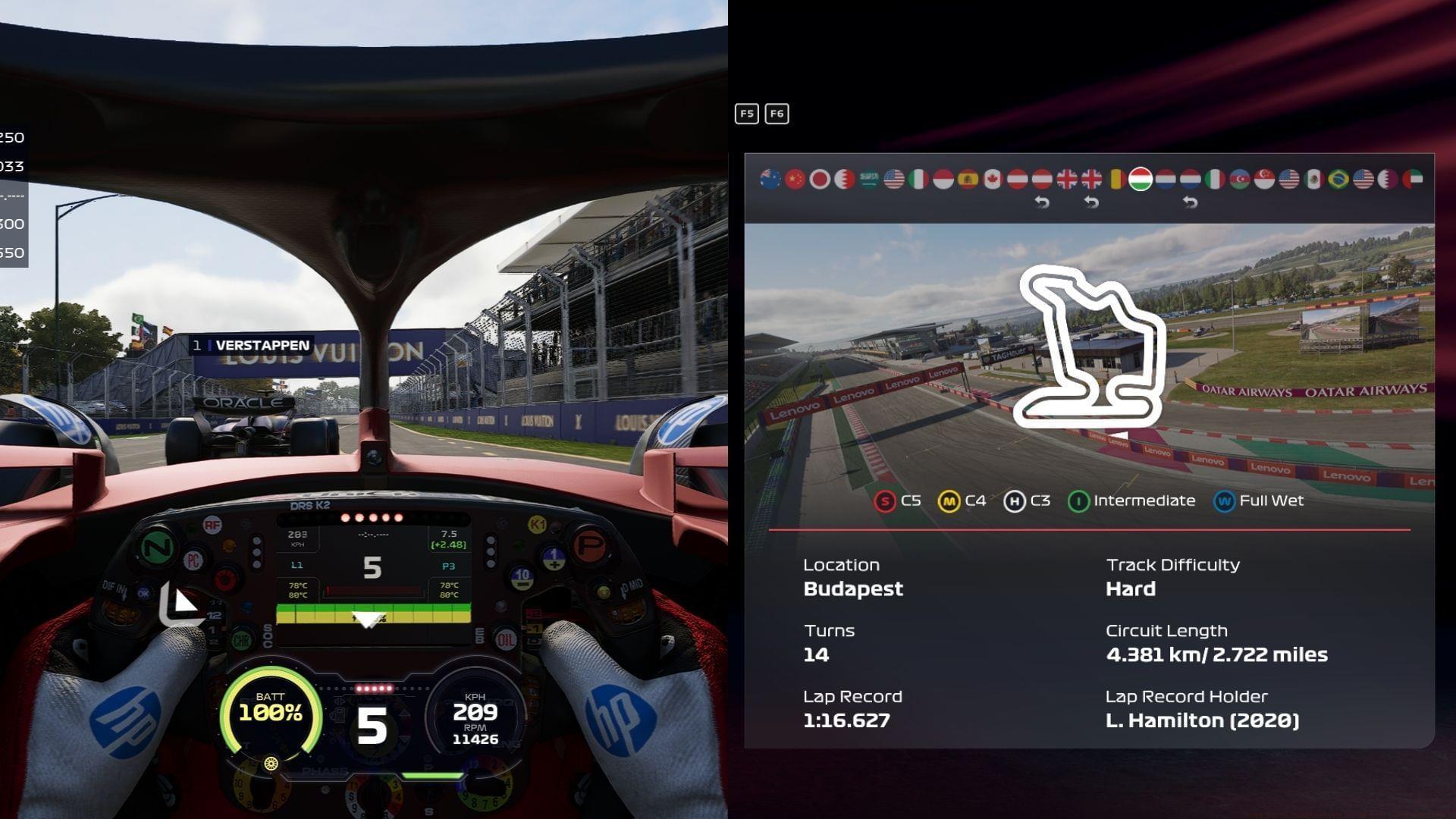Screen dimensions: 1456x819
Task: Select the Monaco flag circuit
Action: point(943,179)
